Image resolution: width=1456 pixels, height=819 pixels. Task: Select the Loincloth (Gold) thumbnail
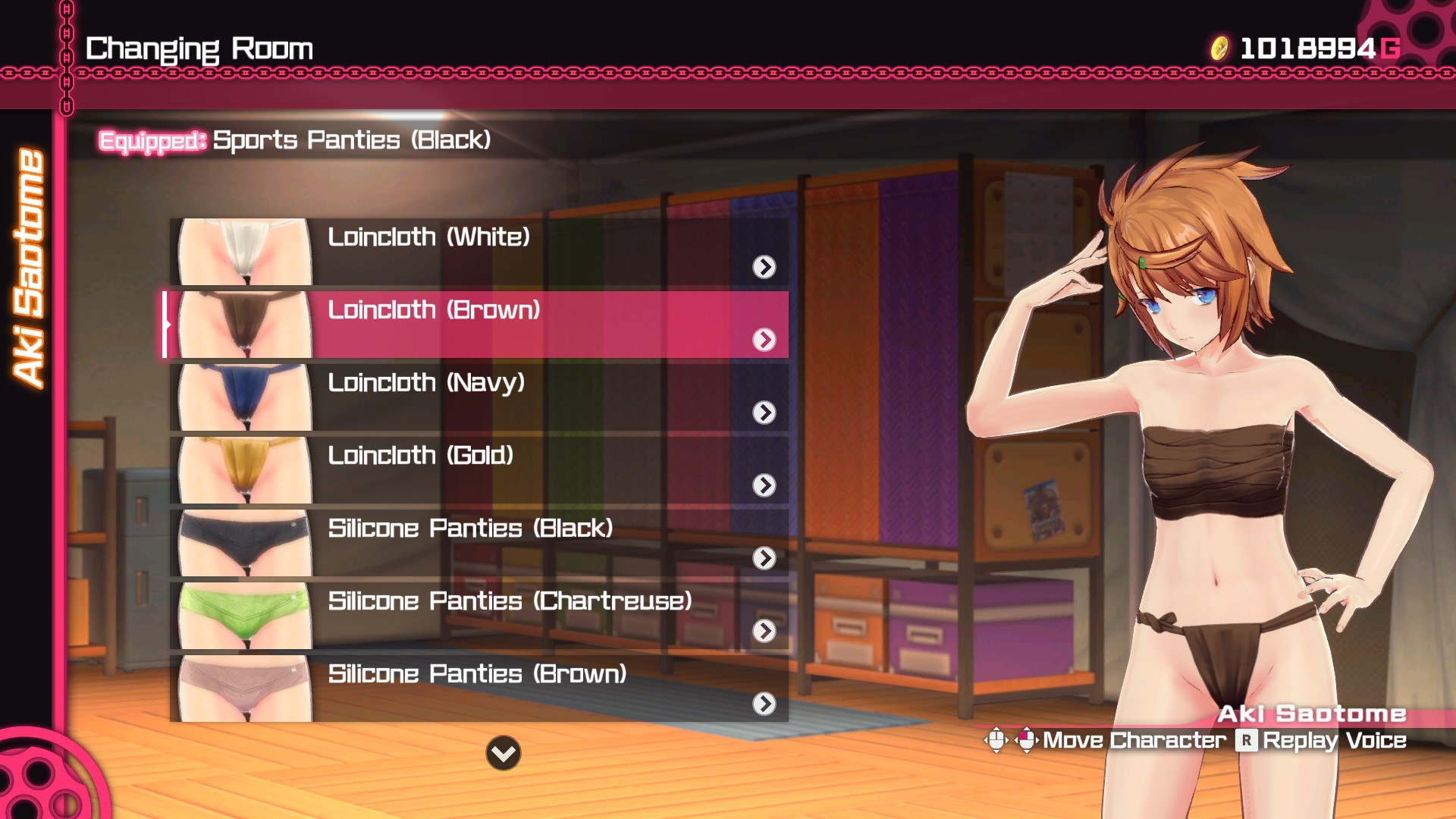coord(241,469)
